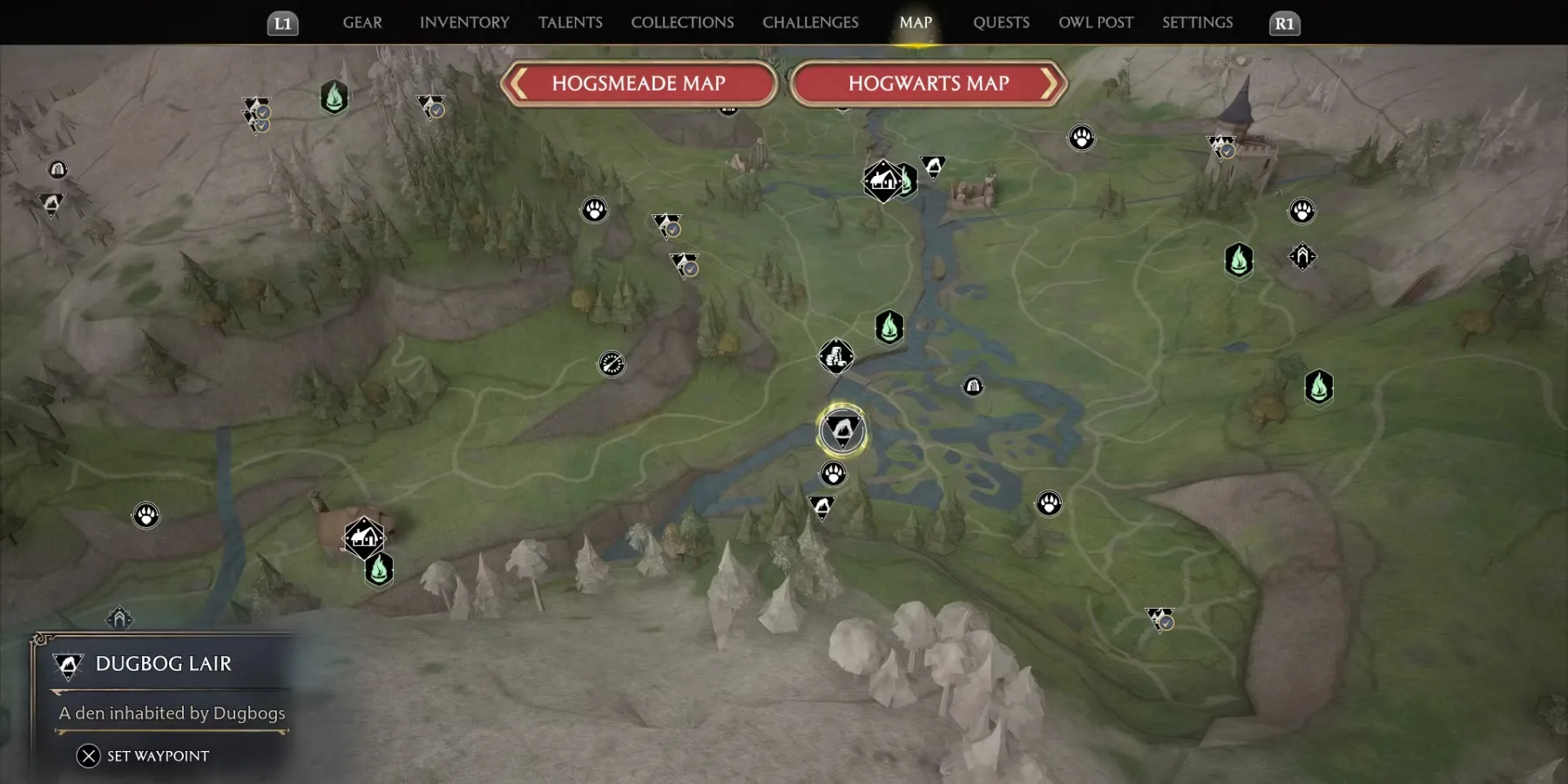Go to the Collections tab
This screenshot has height=784, width=1568.
click(682, 23)
